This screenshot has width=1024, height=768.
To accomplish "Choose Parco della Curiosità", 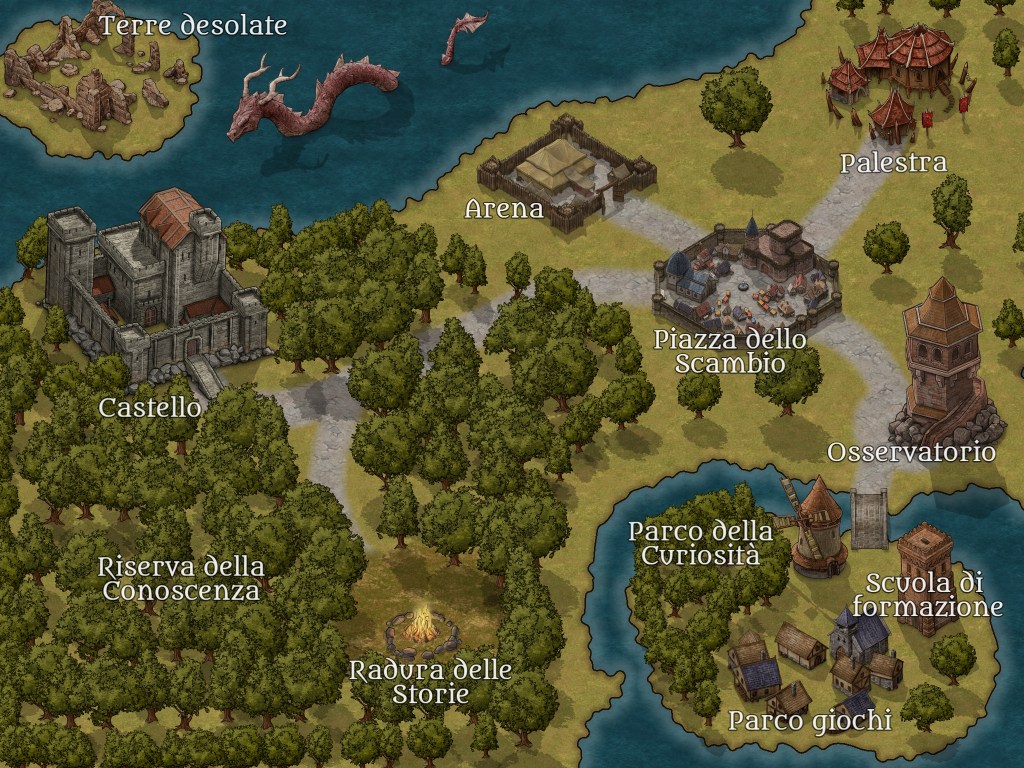I will tap(817, 526).
